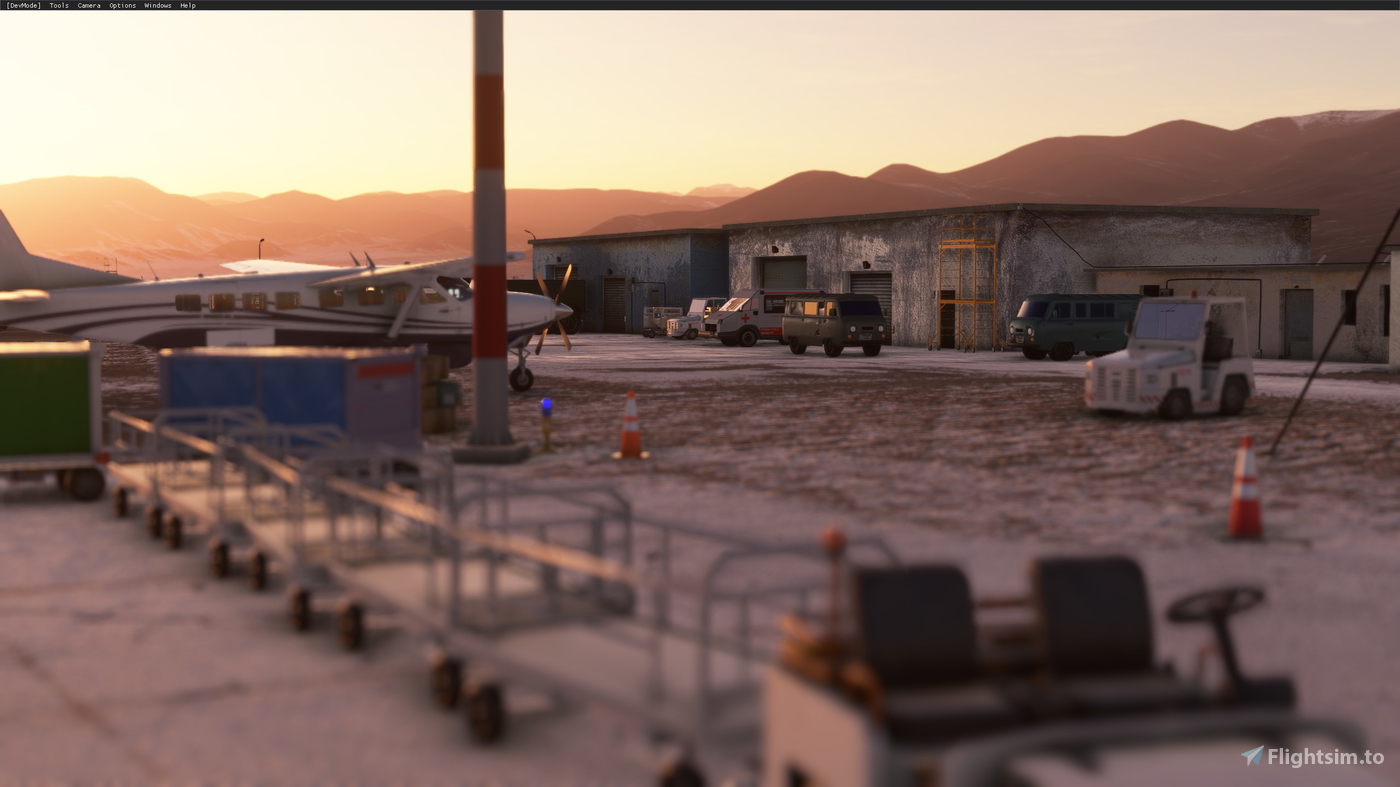Open Help for DevMode documentation
Image resolution: width=1400 pixels, height=787 pixels.
(188, 4)
